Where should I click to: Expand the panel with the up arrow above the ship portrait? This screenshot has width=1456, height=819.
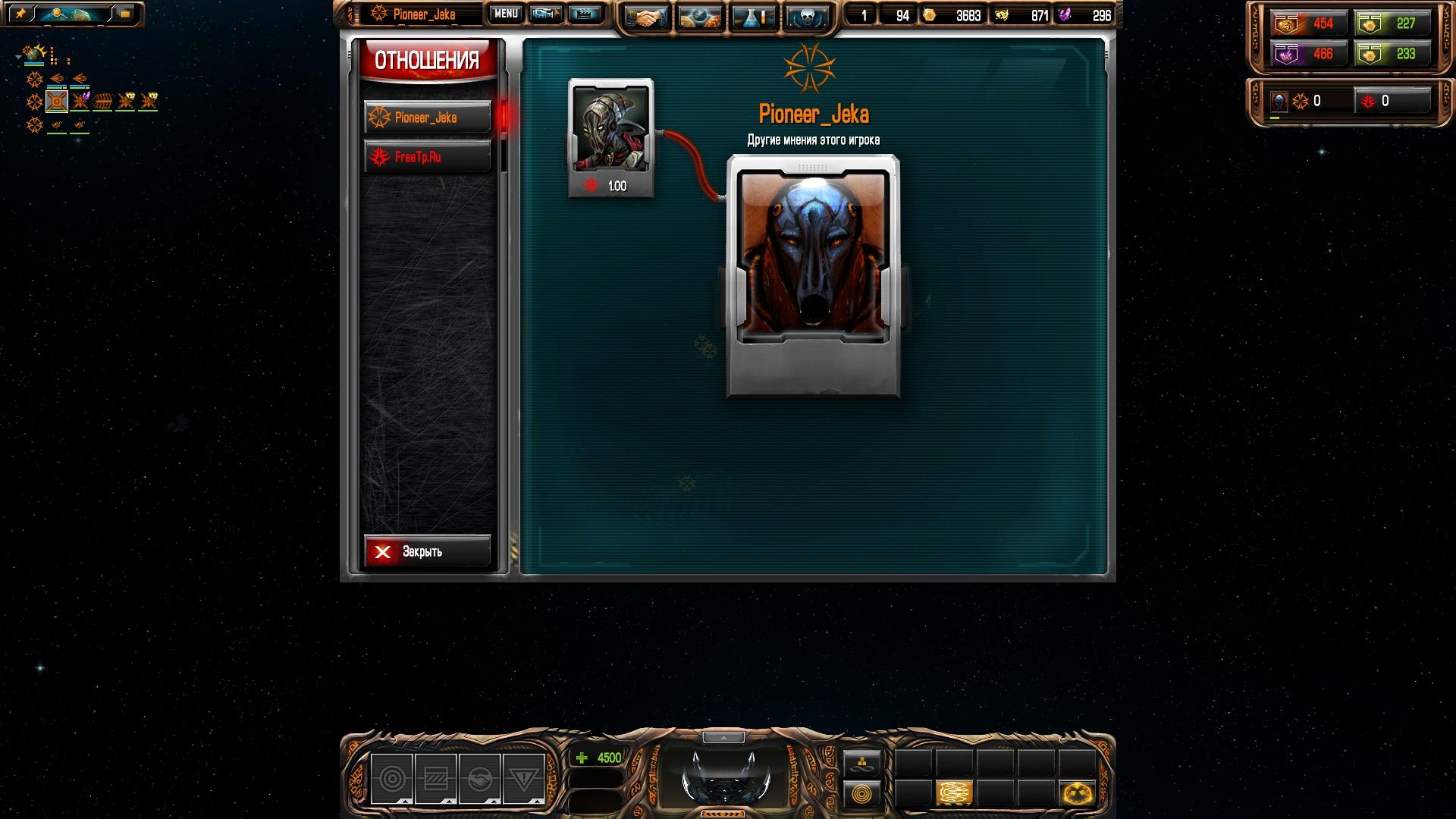click(x=723, y=737)
